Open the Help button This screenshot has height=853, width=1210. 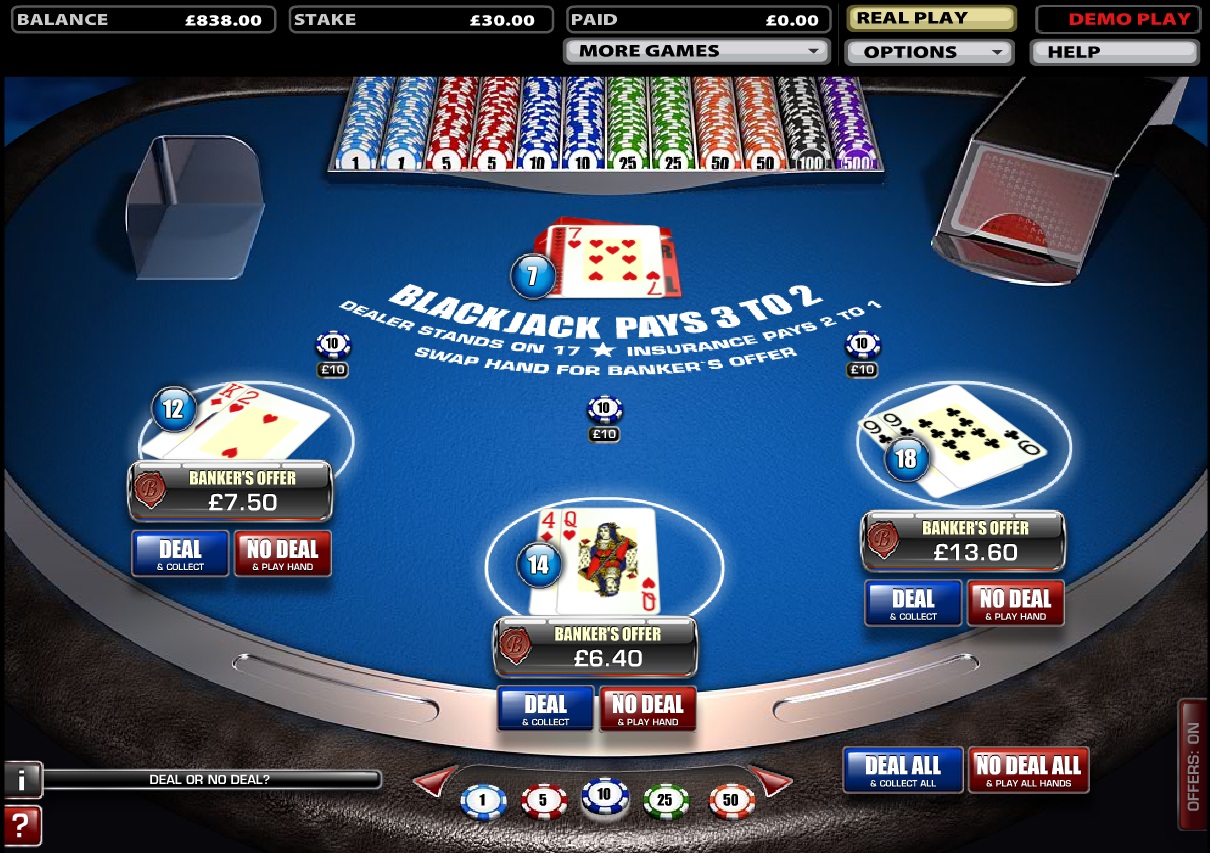click(1114, 52)
